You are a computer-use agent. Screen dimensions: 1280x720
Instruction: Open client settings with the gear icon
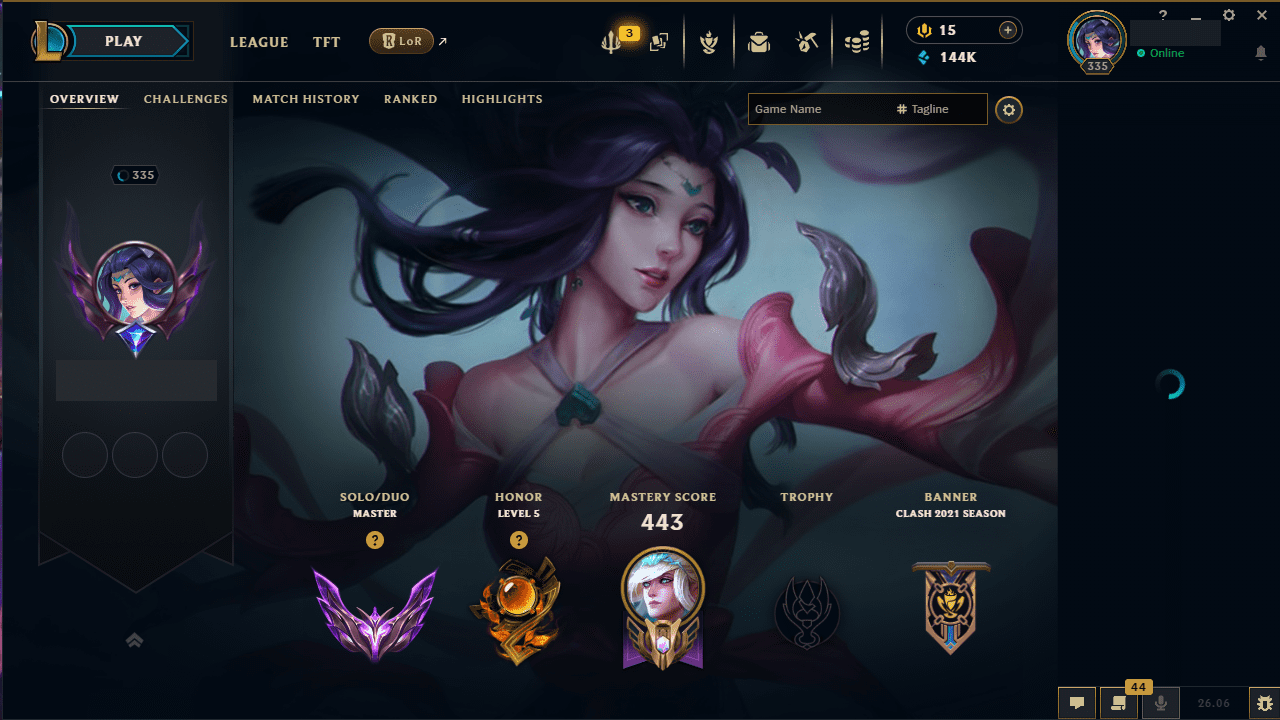click(x=1228, y=15)
